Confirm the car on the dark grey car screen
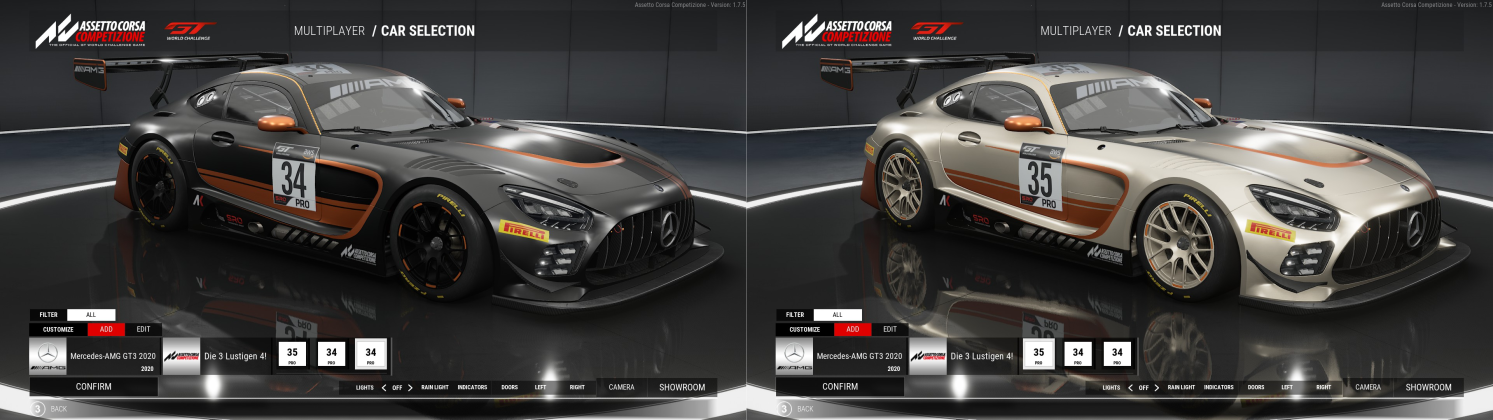 coord(93,386)
